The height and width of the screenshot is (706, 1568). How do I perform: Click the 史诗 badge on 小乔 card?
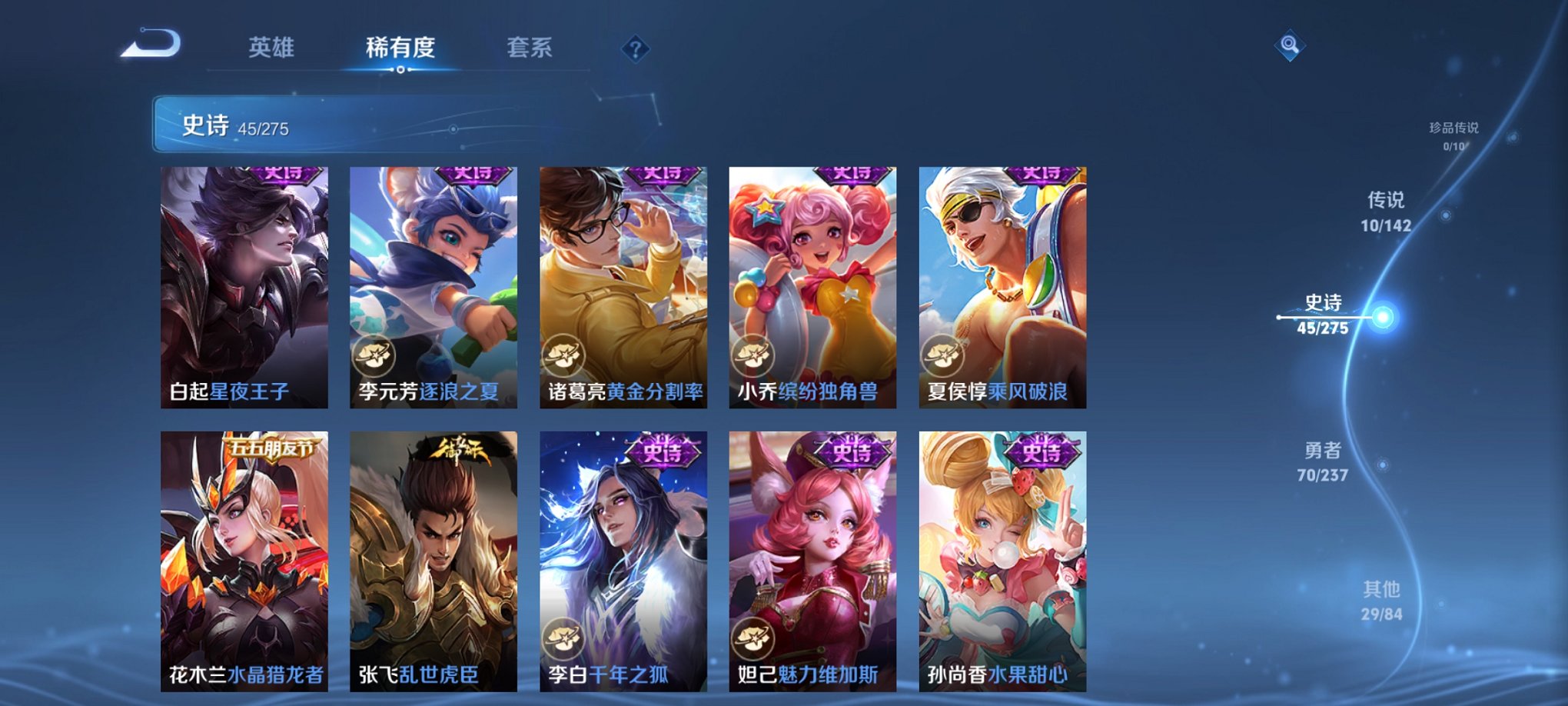851,175
